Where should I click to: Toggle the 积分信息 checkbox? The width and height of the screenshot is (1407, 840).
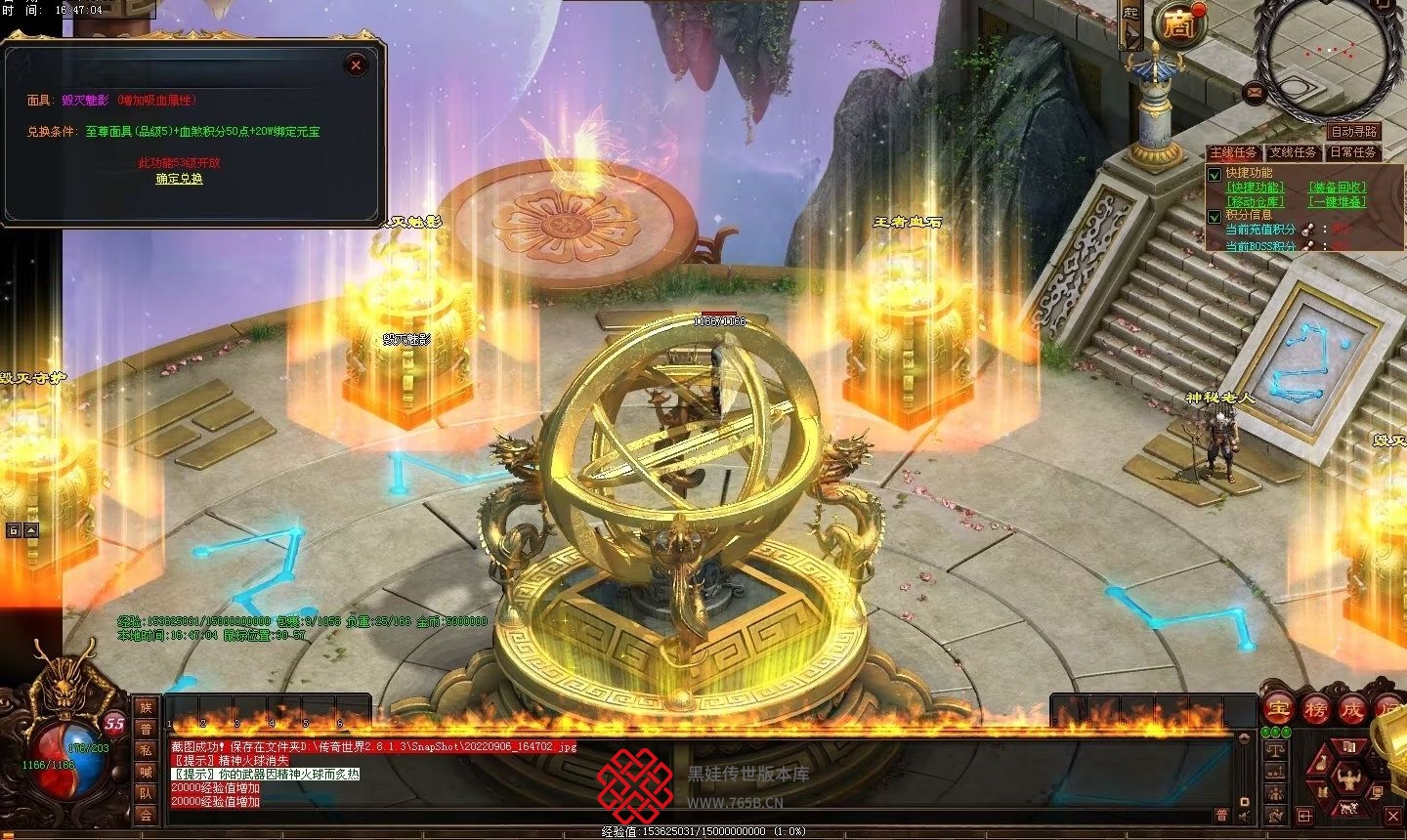pos(1215,216)
